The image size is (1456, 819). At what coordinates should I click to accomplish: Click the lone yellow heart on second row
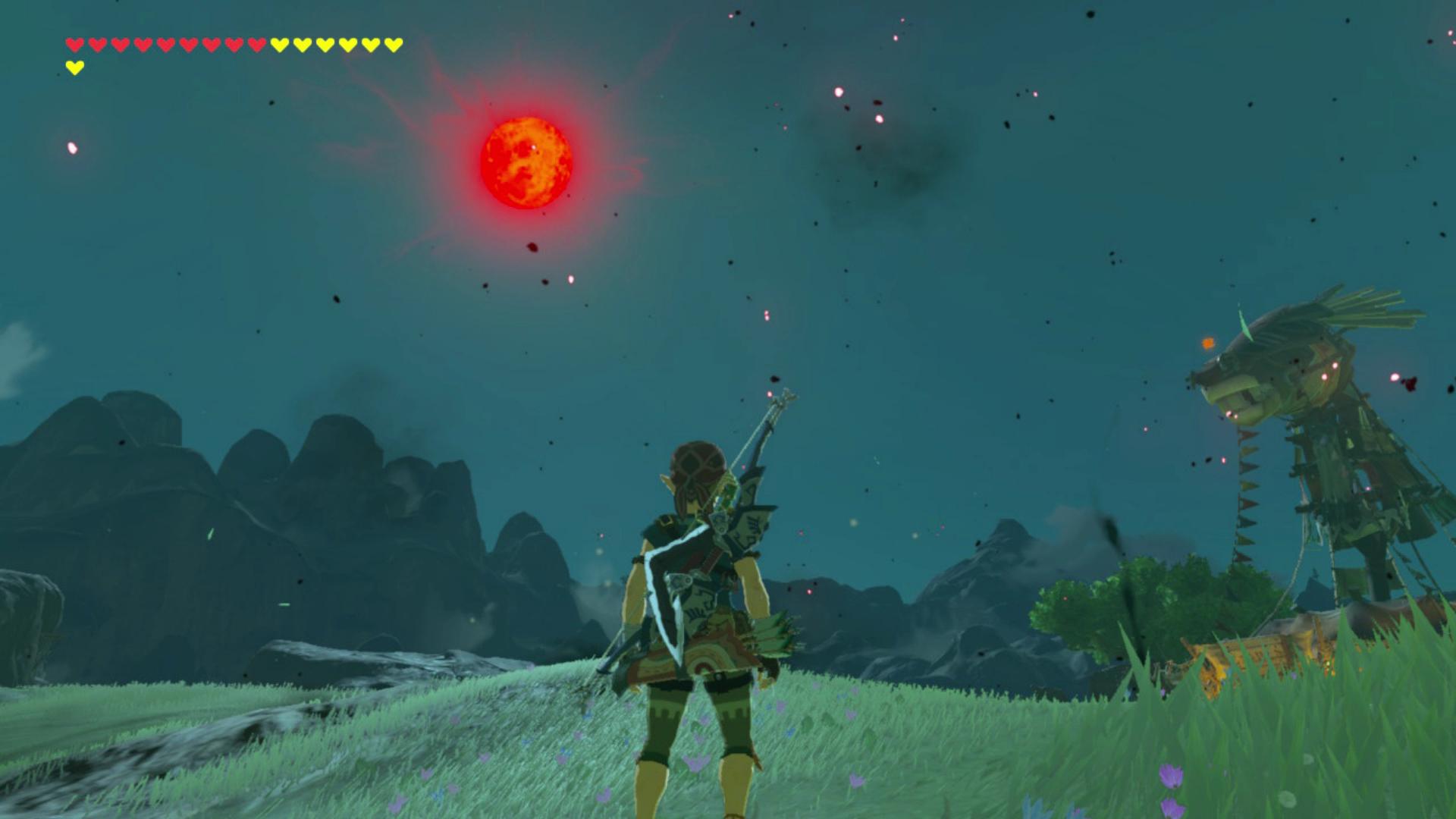75,67
